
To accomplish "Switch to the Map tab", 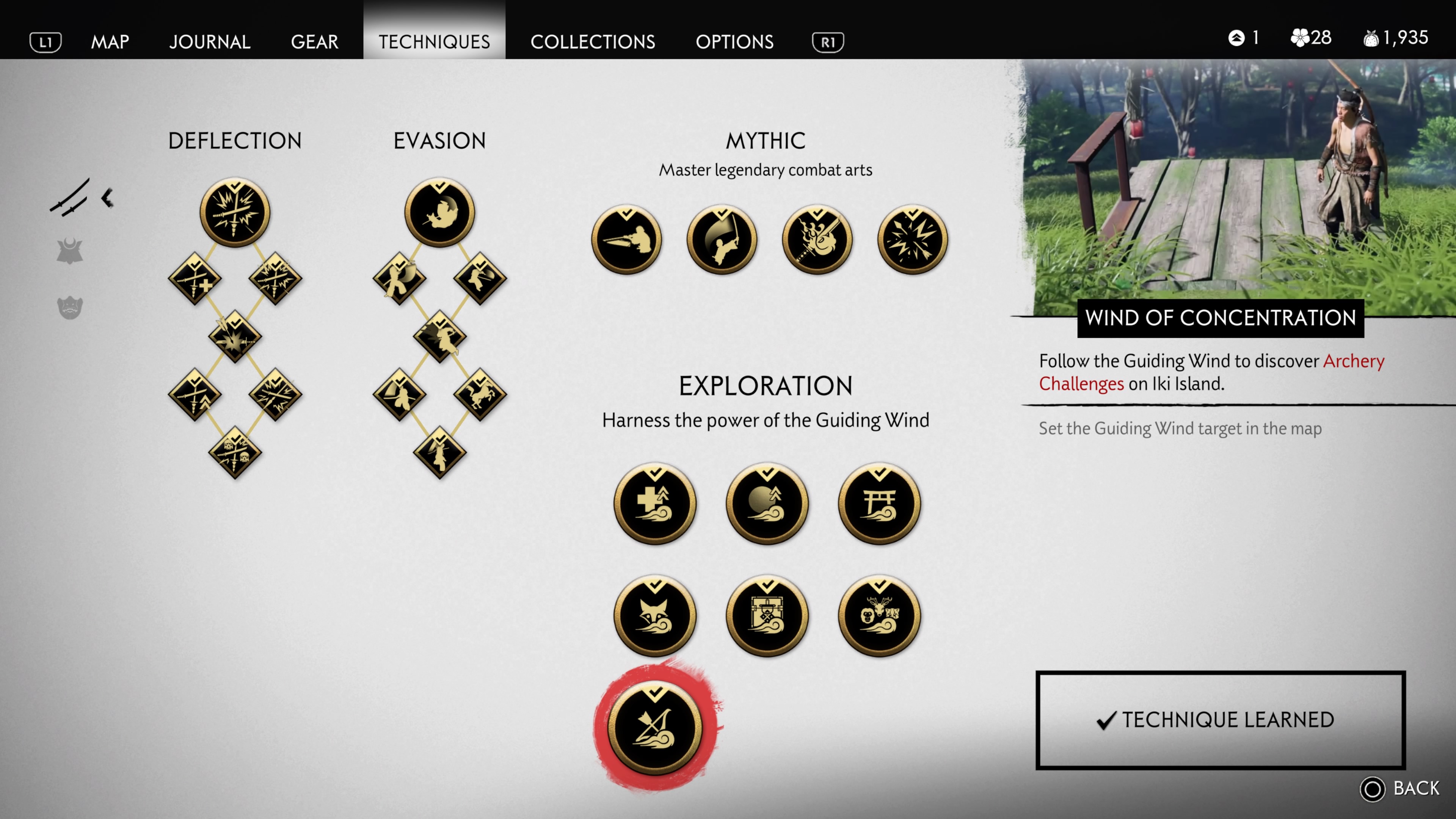I will (110, 41).
